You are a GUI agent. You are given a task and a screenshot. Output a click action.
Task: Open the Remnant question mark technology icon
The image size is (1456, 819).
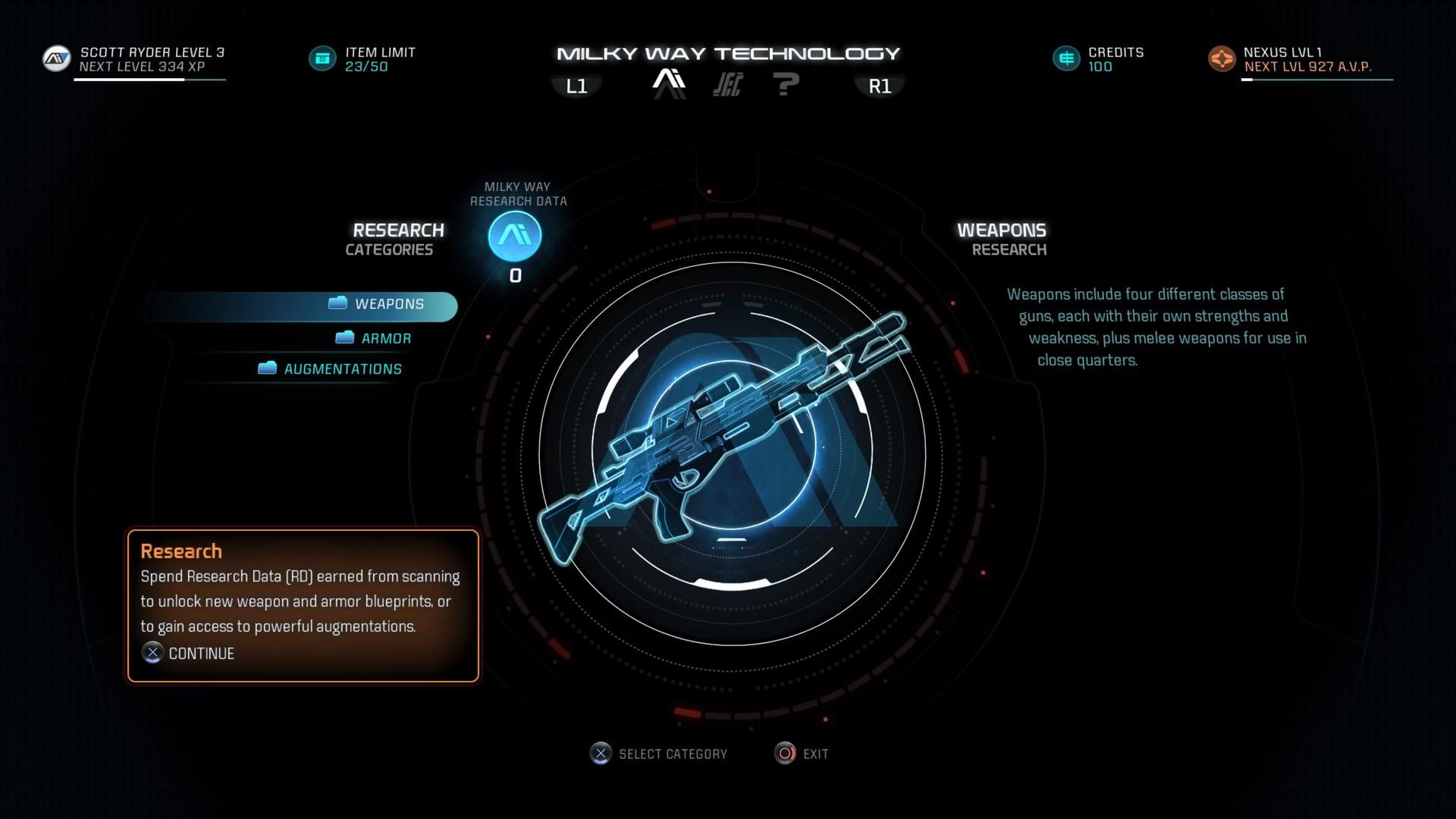pos(786,83)
